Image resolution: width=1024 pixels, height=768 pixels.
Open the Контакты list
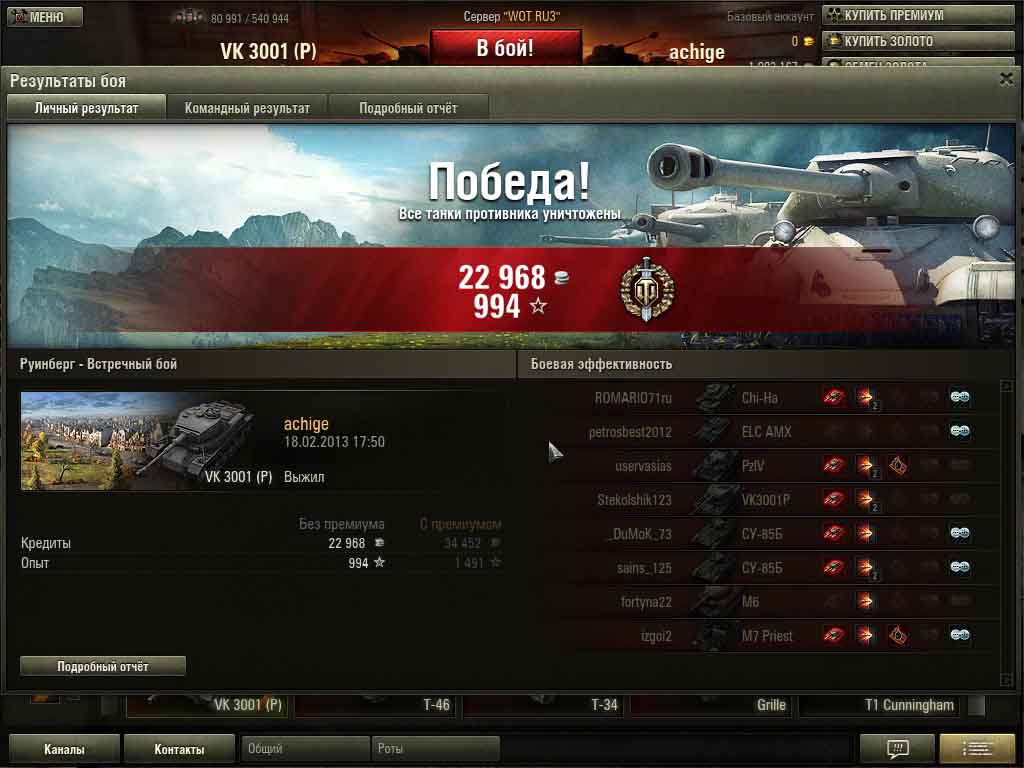coord(179,749)
